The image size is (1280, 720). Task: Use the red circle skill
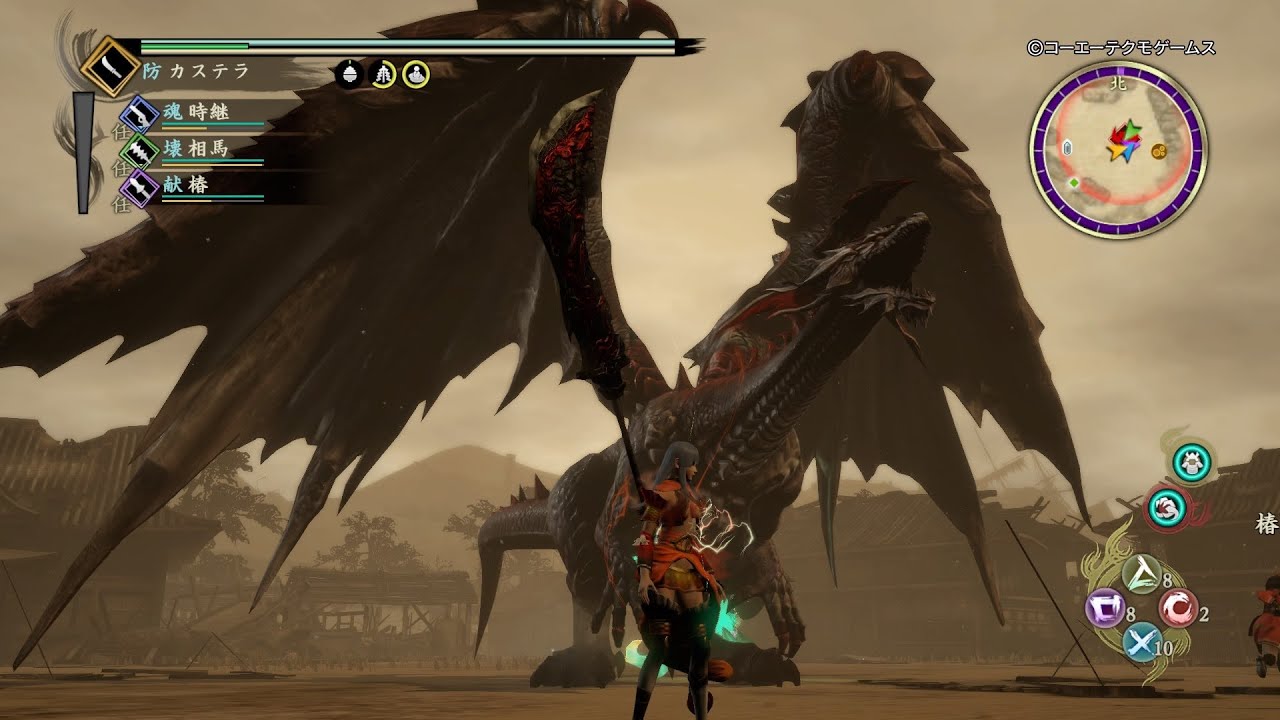(x=1178, y=609)
